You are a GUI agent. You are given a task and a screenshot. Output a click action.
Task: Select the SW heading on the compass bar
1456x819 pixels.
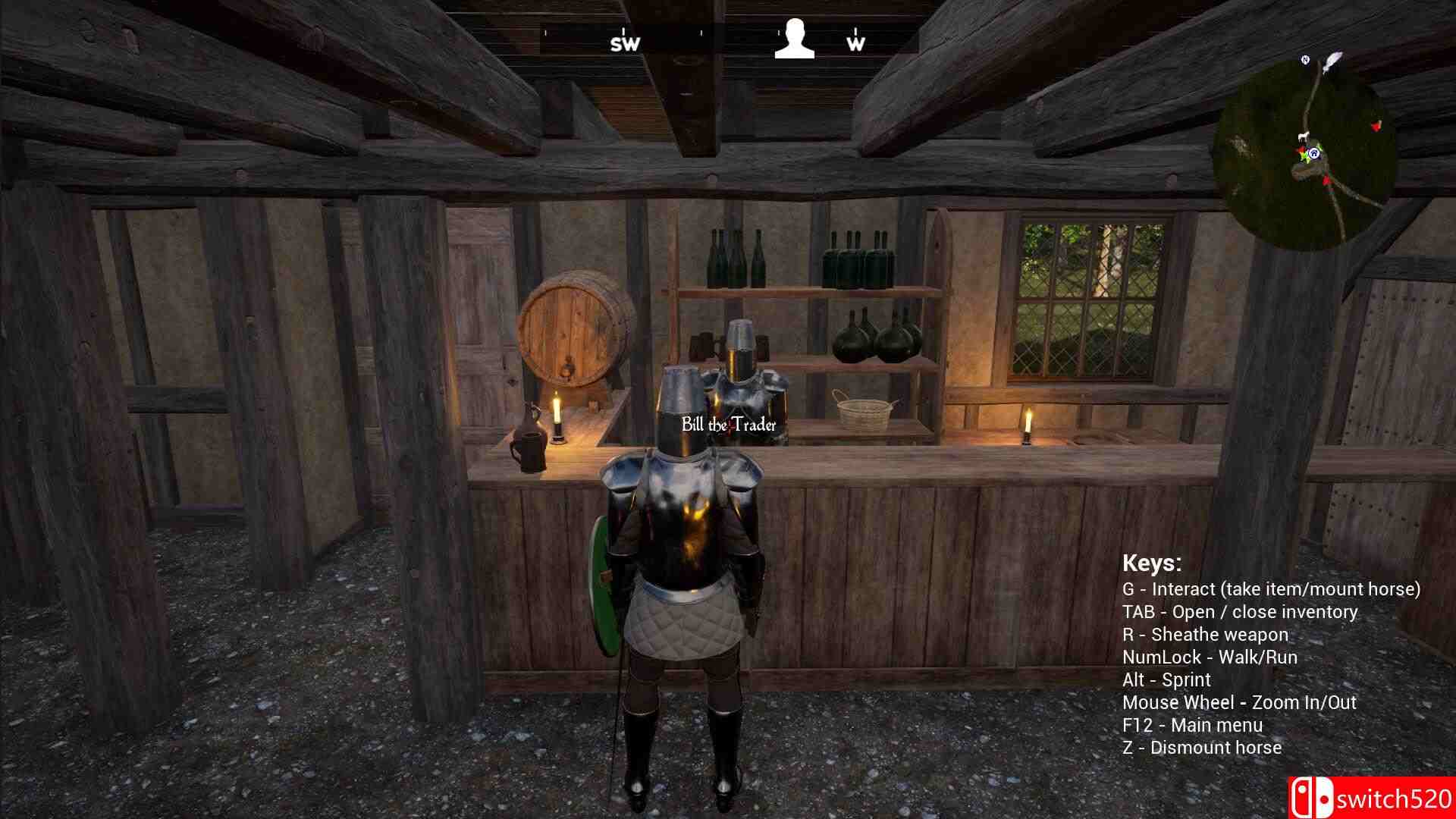(x=623, y=43)
